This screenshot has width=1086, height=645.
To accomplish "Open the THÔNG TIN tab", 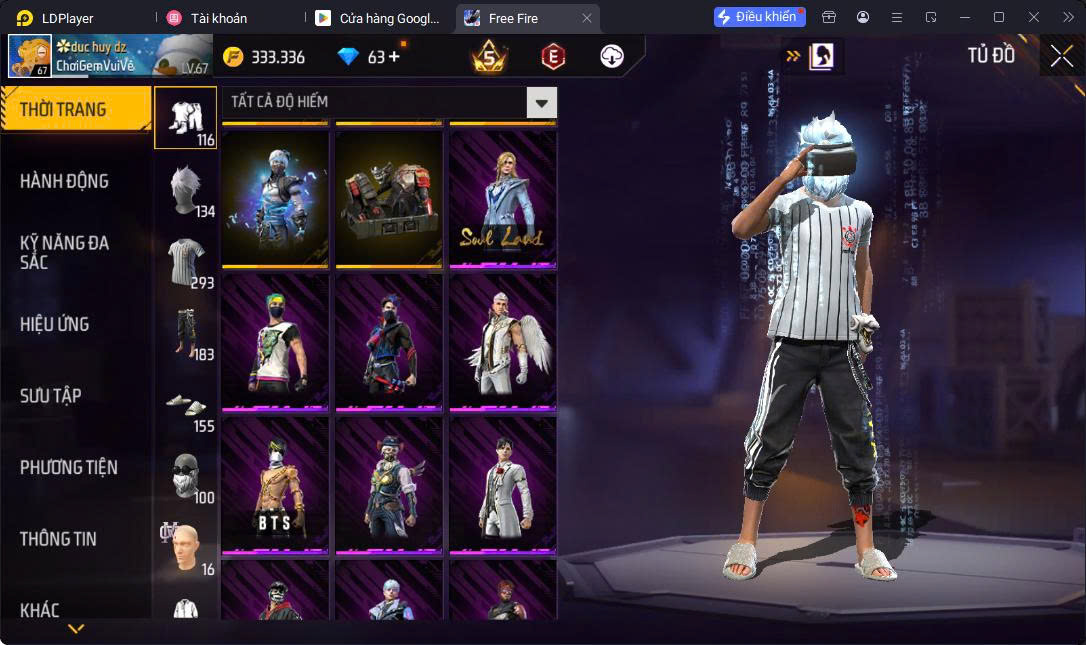I will click(x=58, y=539).
